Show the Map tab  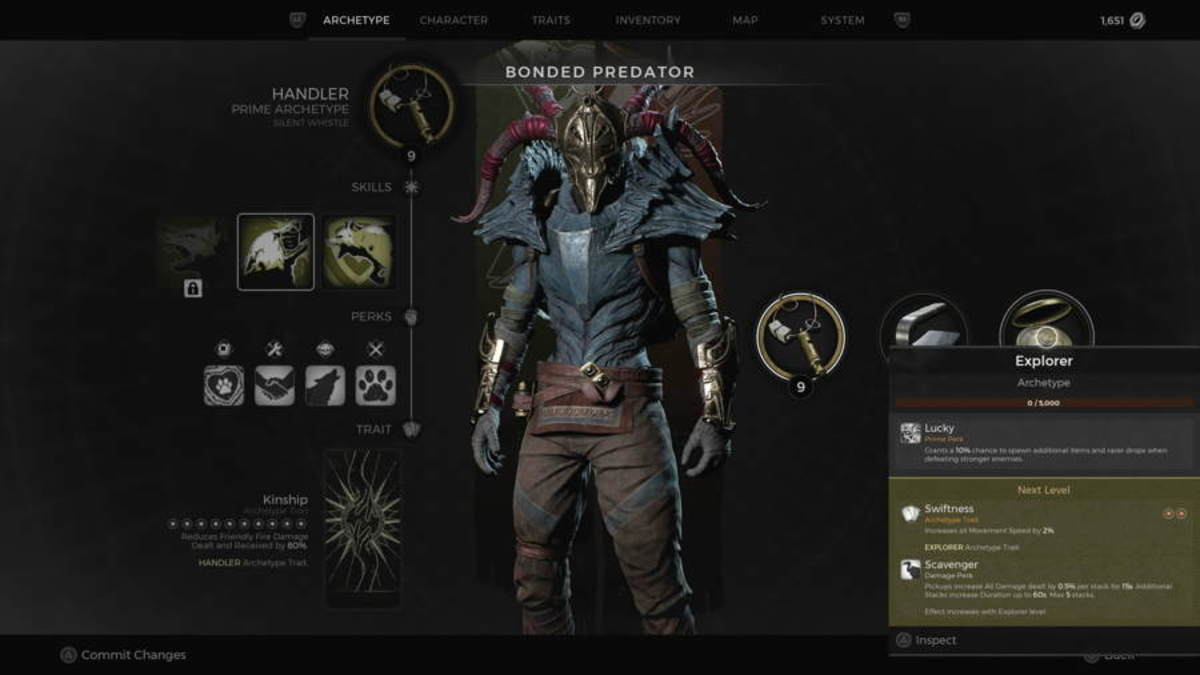pos(745,20)
